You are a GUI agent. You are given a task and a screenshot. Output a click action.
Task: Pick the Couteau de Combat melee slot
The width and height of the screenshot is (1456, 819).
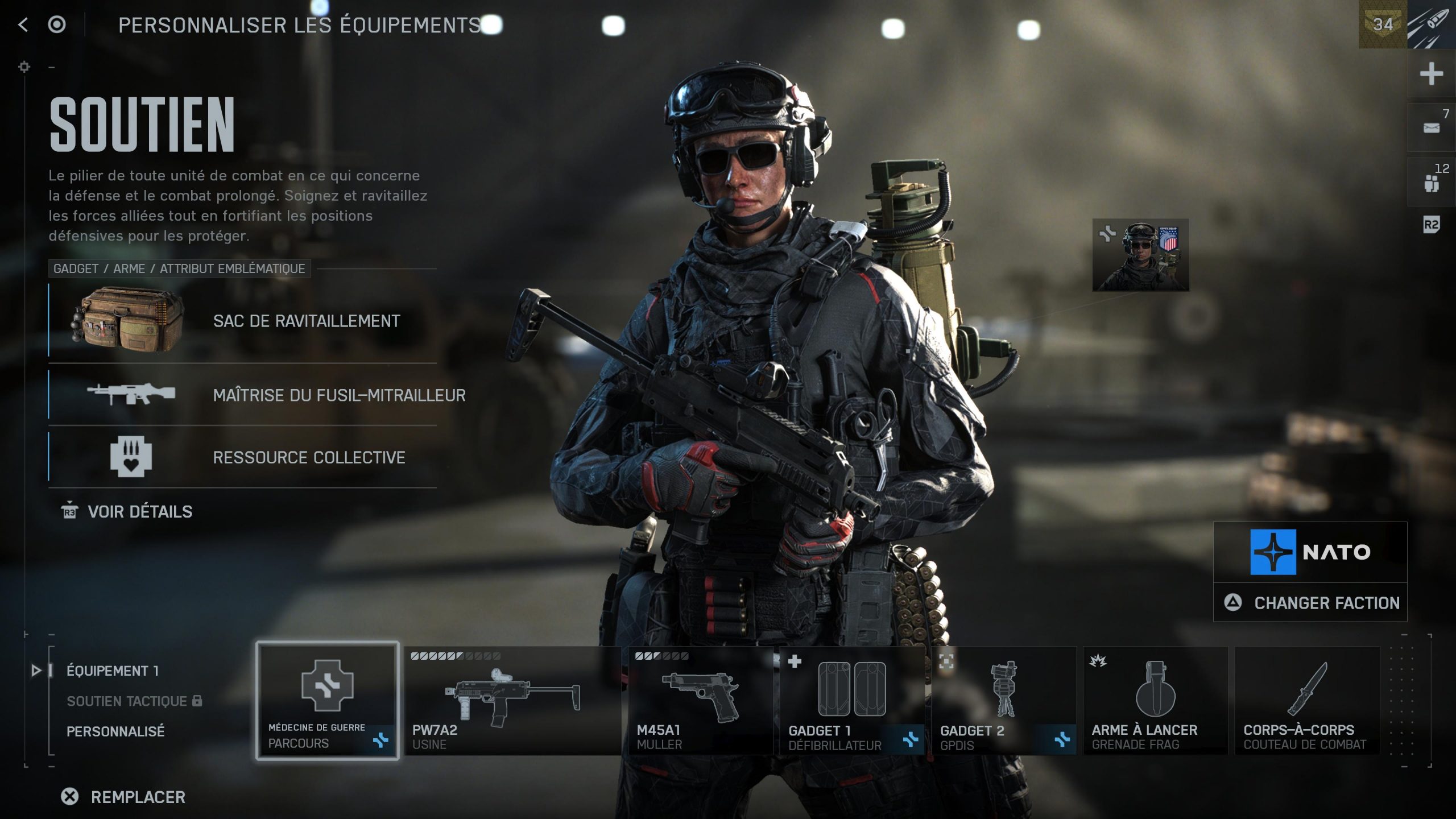pyautogui.click(x=1307, y=700)
